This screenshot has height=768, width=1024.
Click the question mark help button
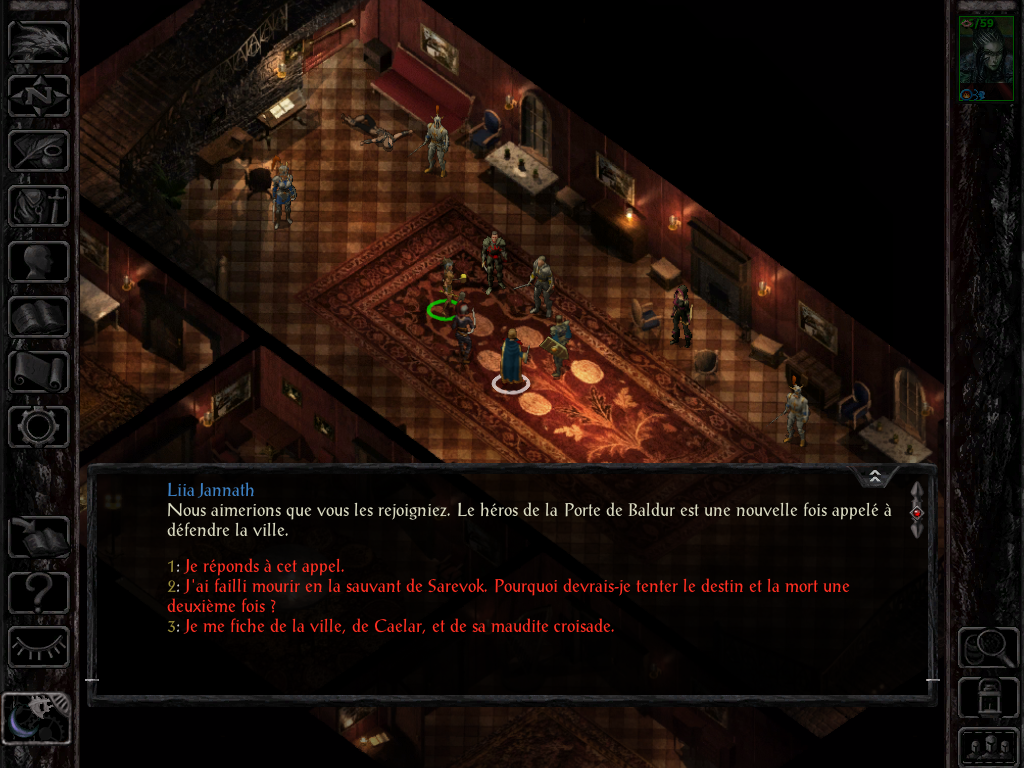click(39, 592)
